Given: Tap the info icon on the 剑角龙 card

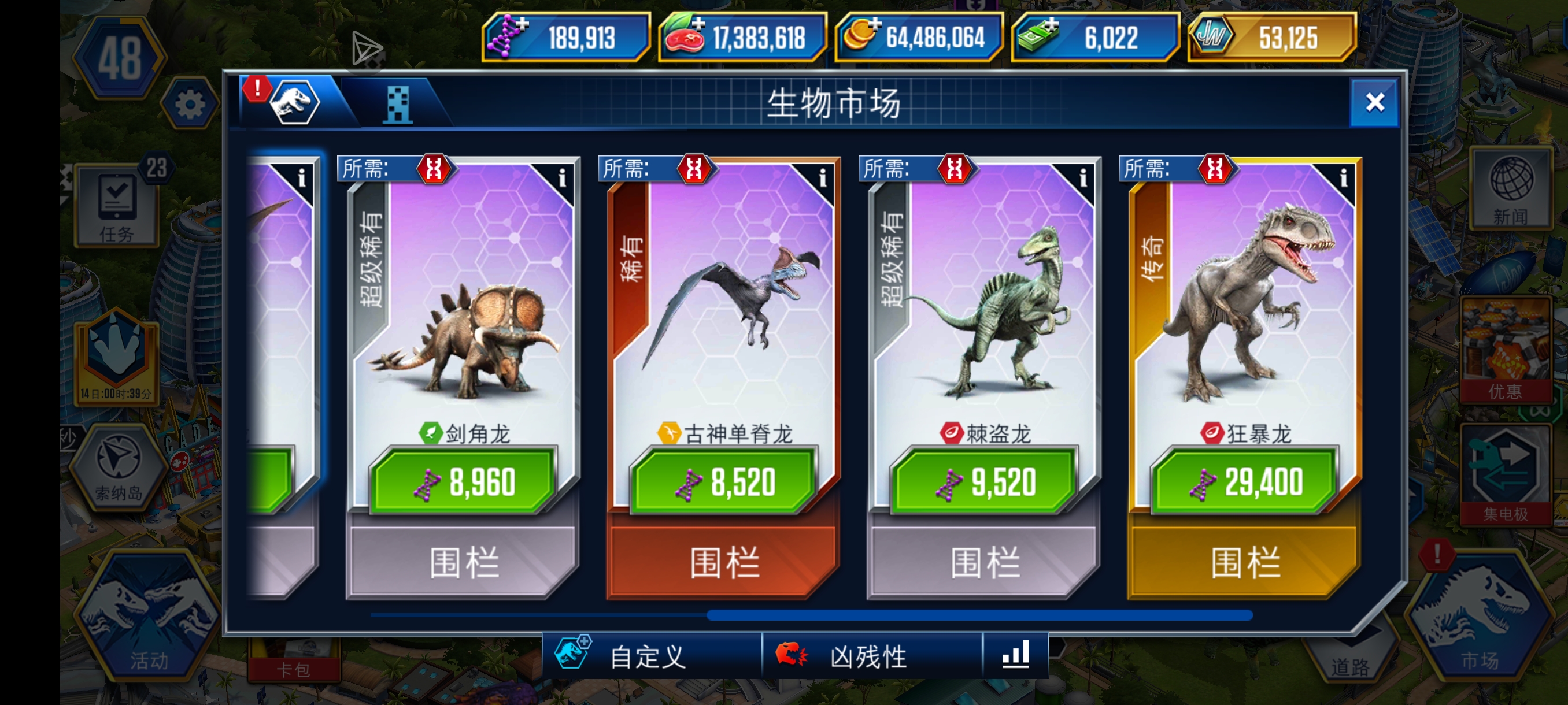Looking at the screenshot, I should coord(563,176).
